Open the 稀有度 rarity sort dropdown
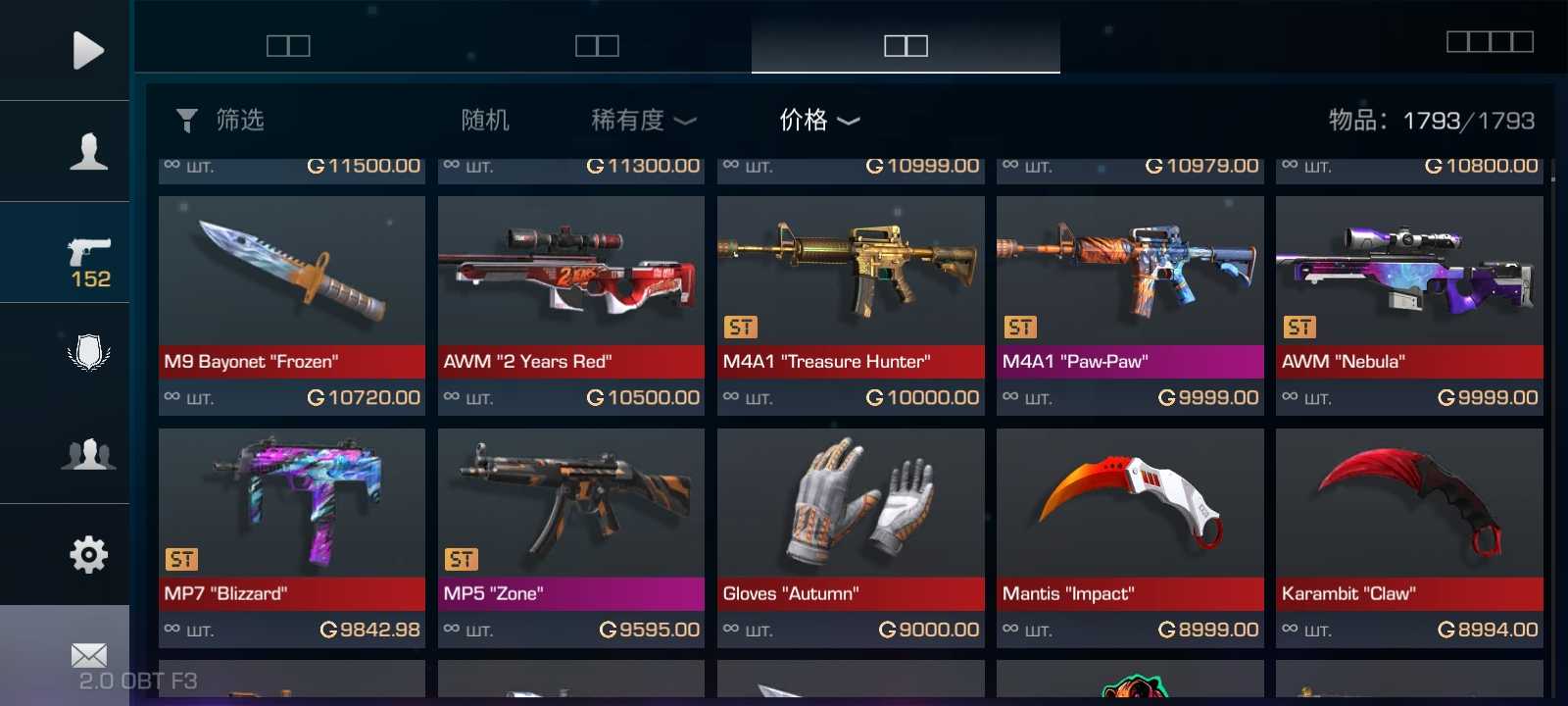The image size is (1568, 706). (x=643, y=121)
